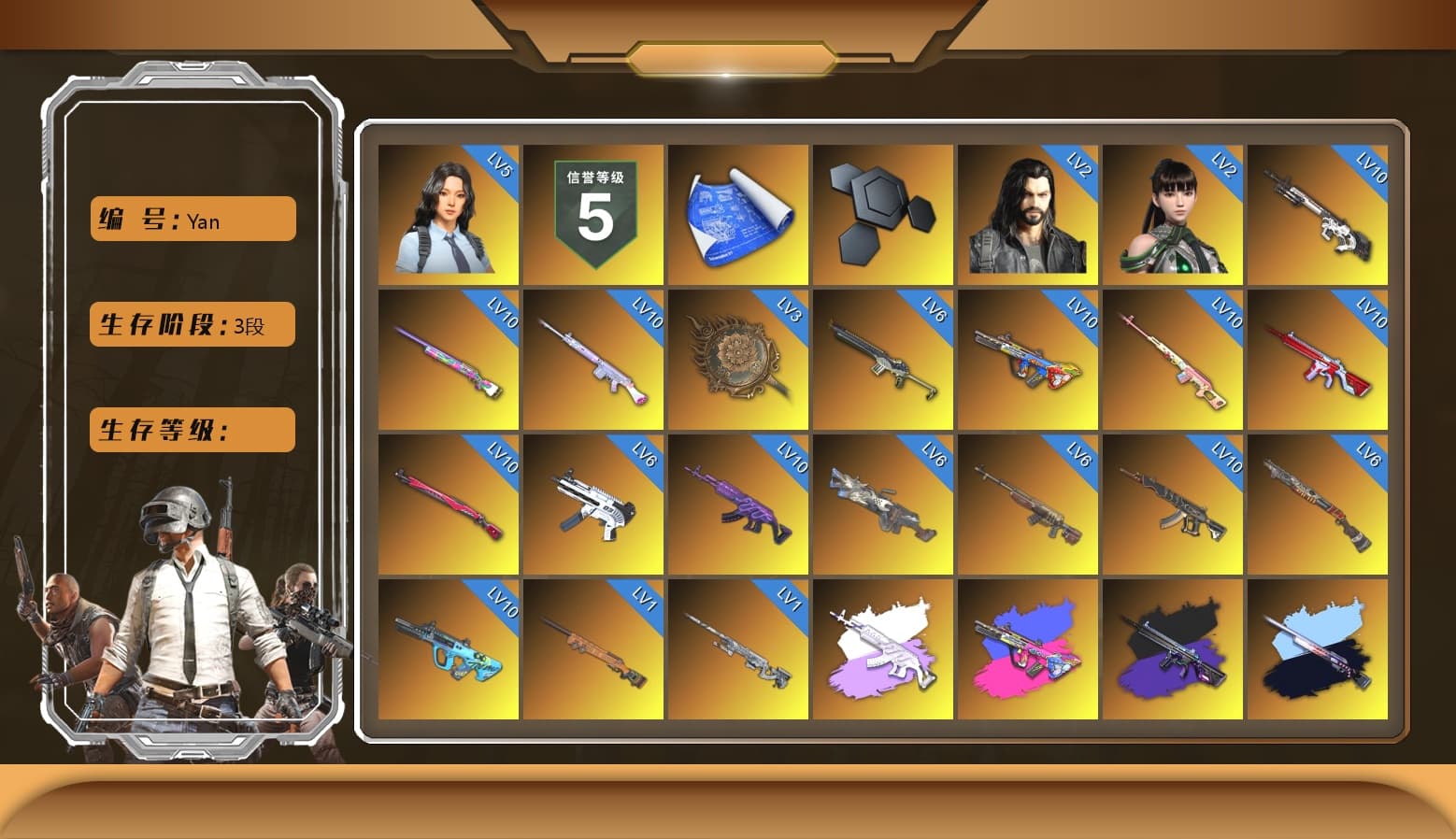
Task: Select the female character portrait with LV5 badge
Action: pos(449,213)
